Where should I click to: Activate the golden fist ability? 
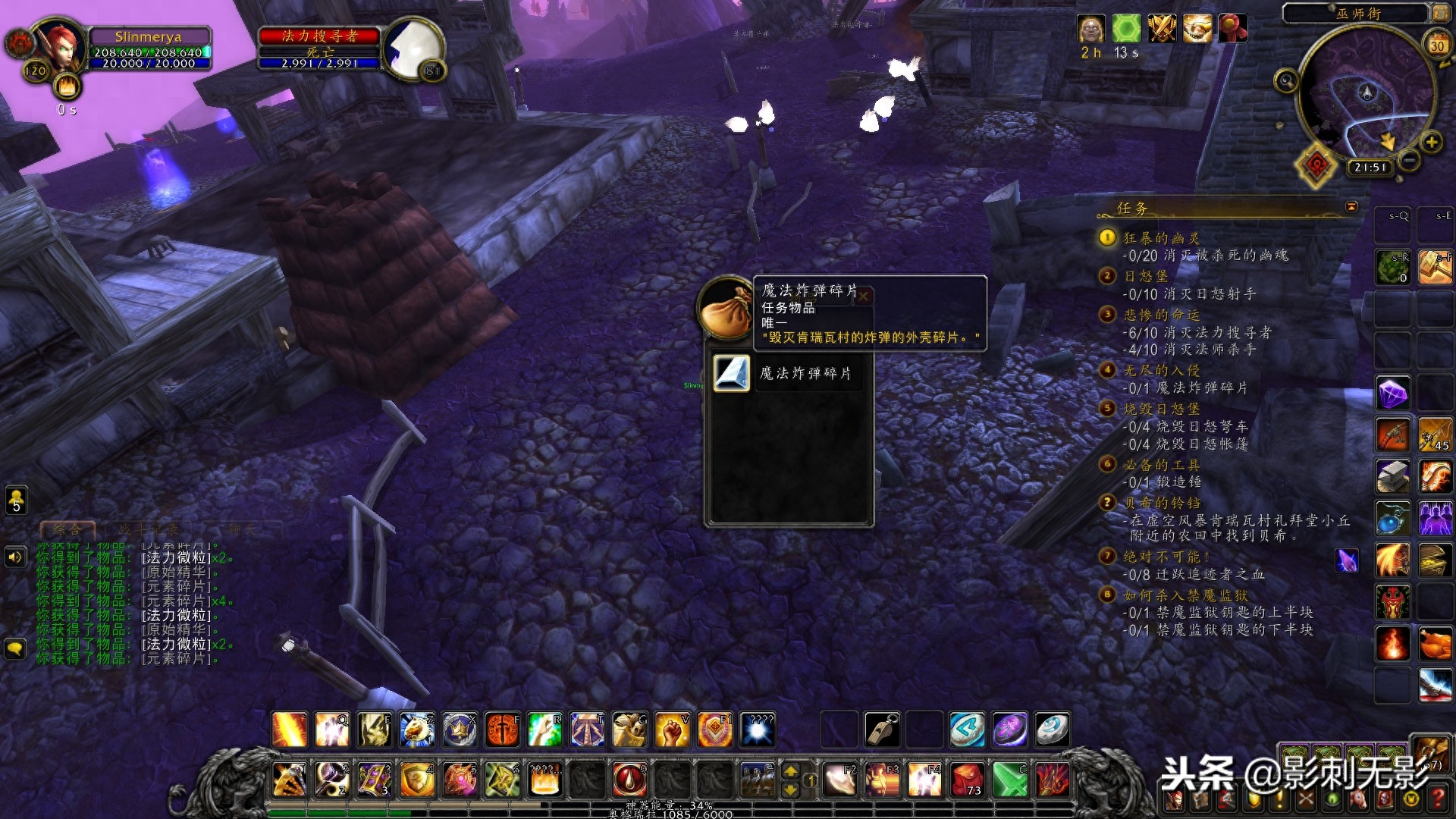tap(671, 729)
